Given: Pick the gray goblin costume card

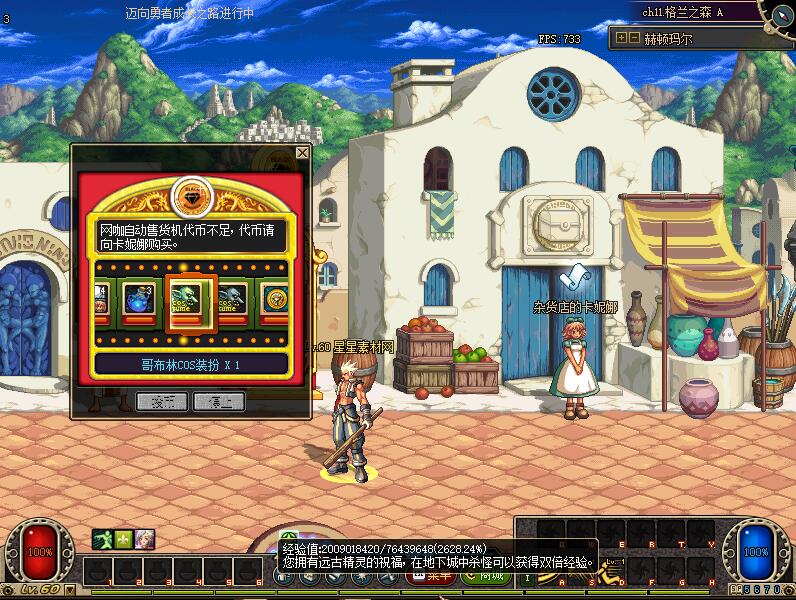Looking at the screenshot, I should coord(232,300).
